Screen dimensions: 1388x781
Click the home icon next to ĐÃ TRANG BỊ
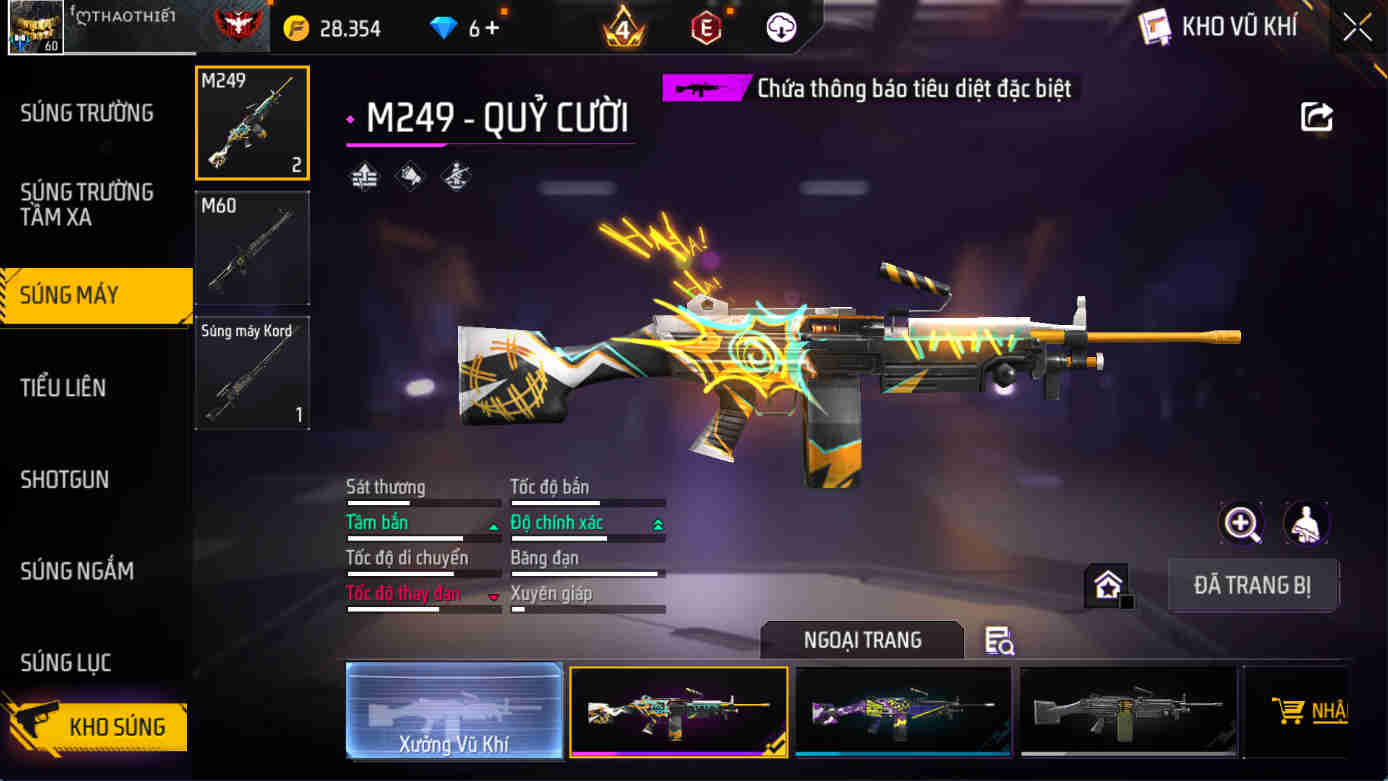[x=1107, y=582]
